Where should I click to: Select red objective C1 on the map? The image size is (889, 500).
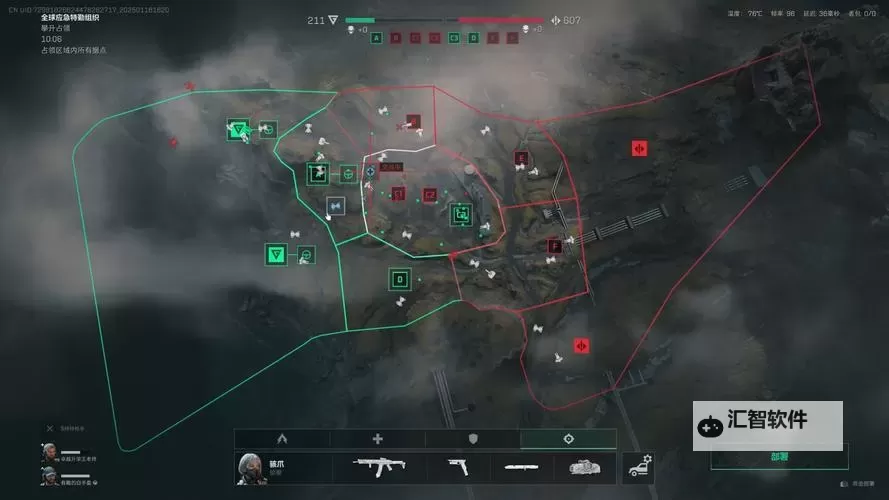point(398,194)
